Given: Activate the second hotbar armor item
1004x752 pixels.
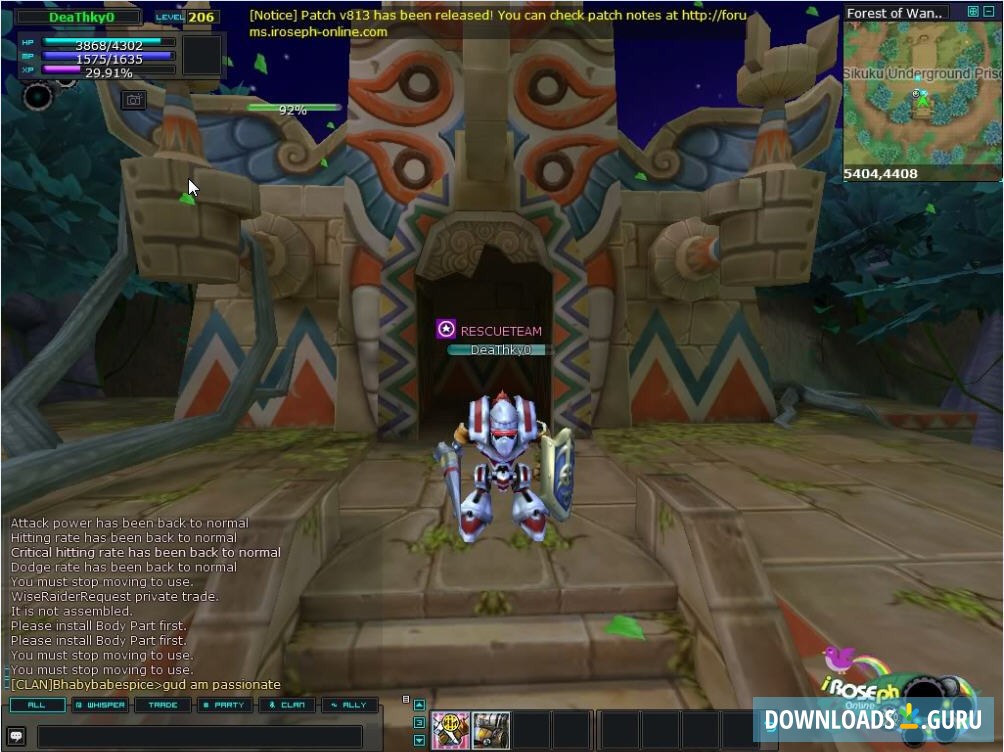Looking at the screenshot, I should (x=491, y=730).
